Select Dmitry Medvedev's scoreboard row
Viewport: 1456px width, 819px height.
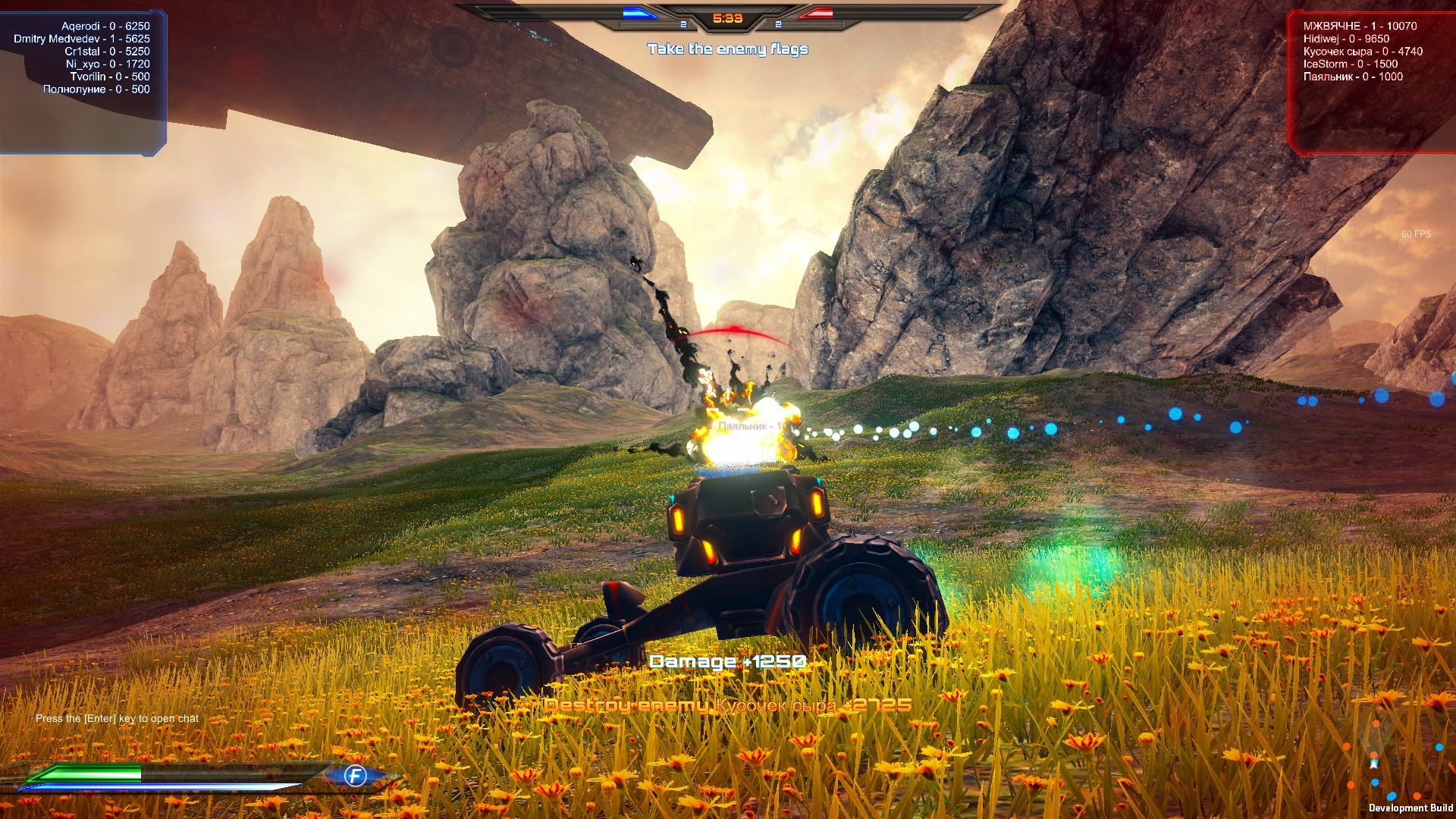point(82,39)
